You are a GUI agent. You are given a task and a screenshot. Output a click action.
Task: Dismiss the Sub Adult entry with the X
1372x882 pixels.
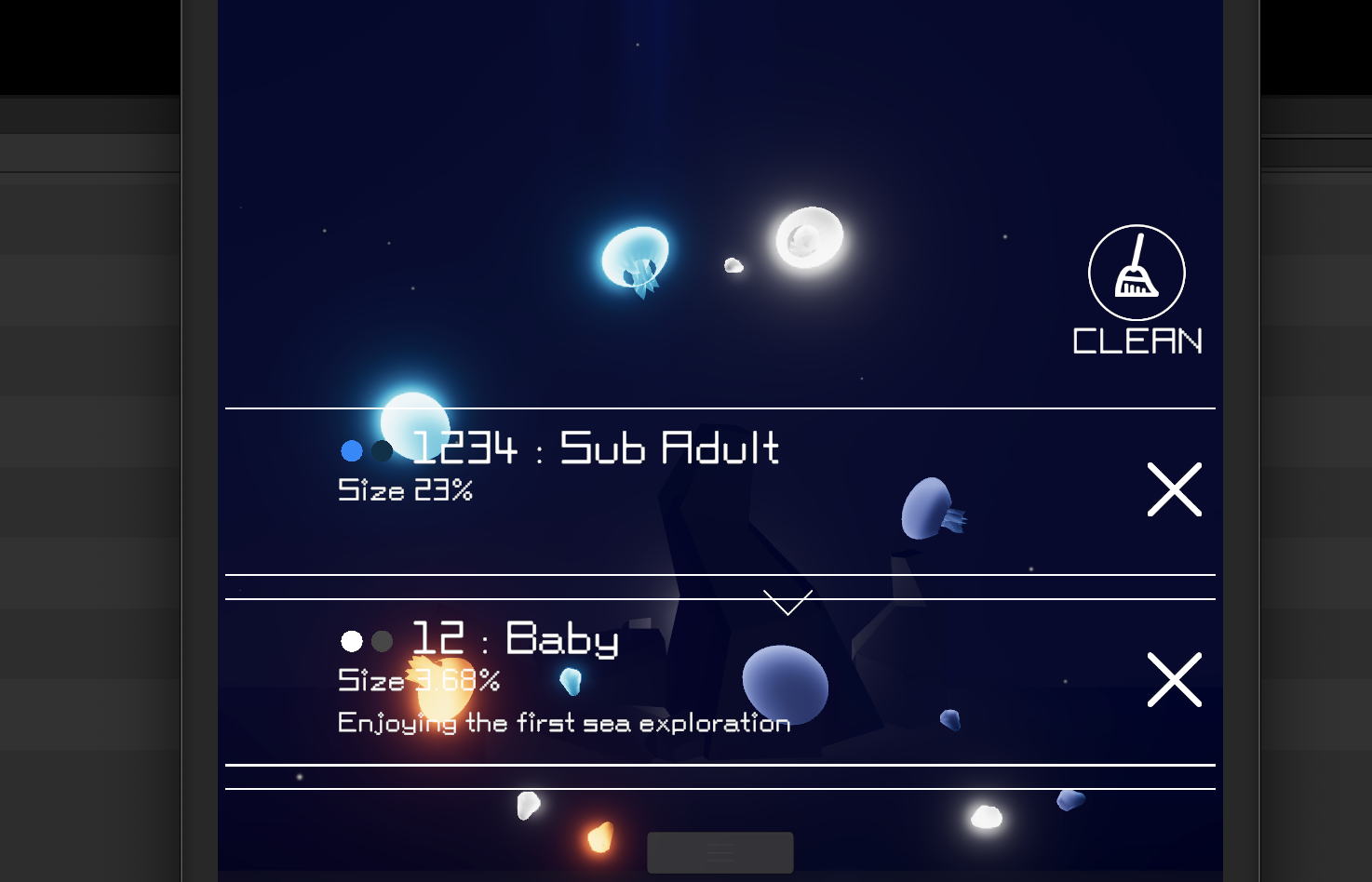coord(1174,489)
